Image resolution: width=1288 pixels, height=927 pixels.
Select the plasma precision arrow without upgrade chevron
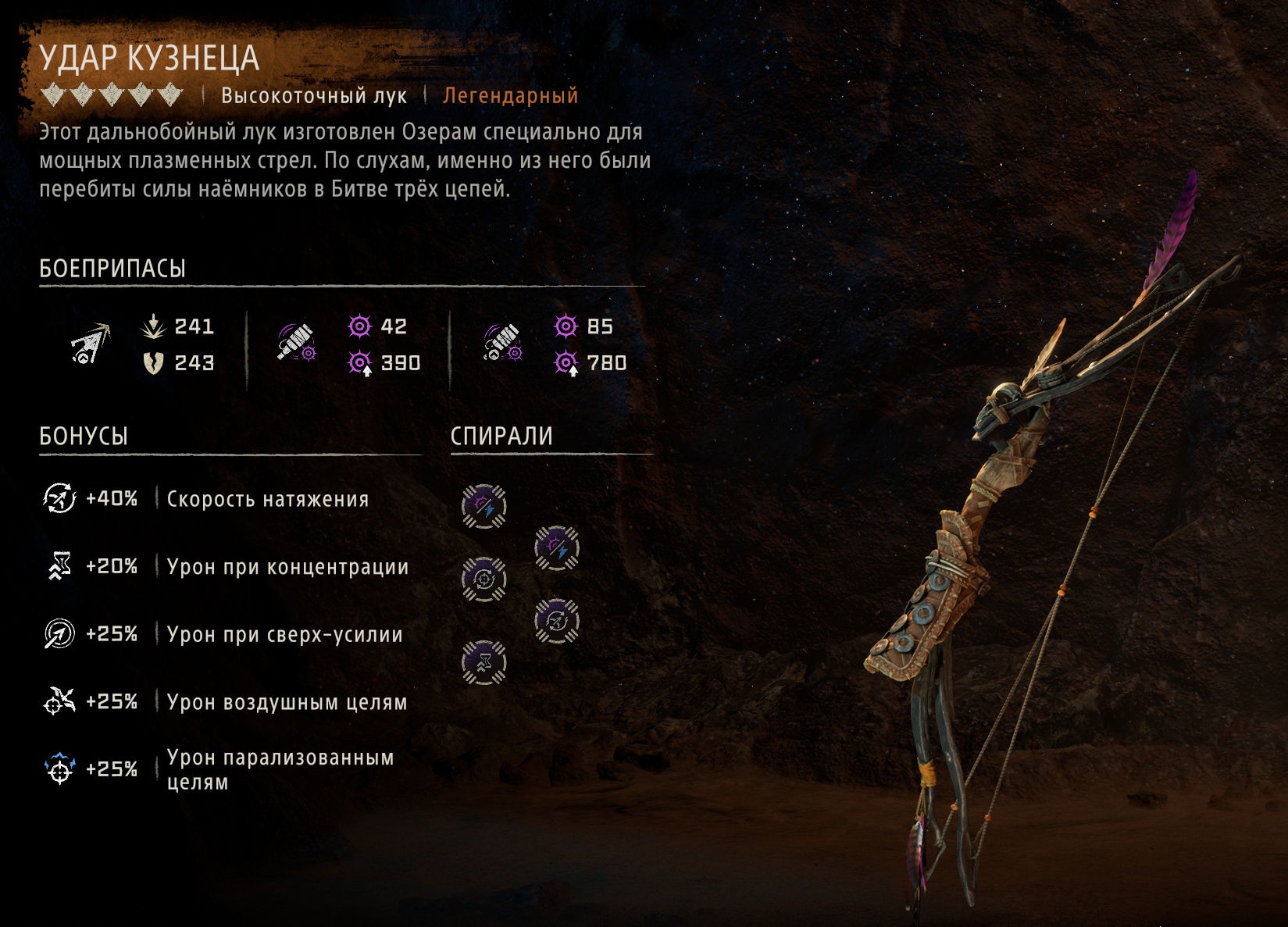pos(297,344)
